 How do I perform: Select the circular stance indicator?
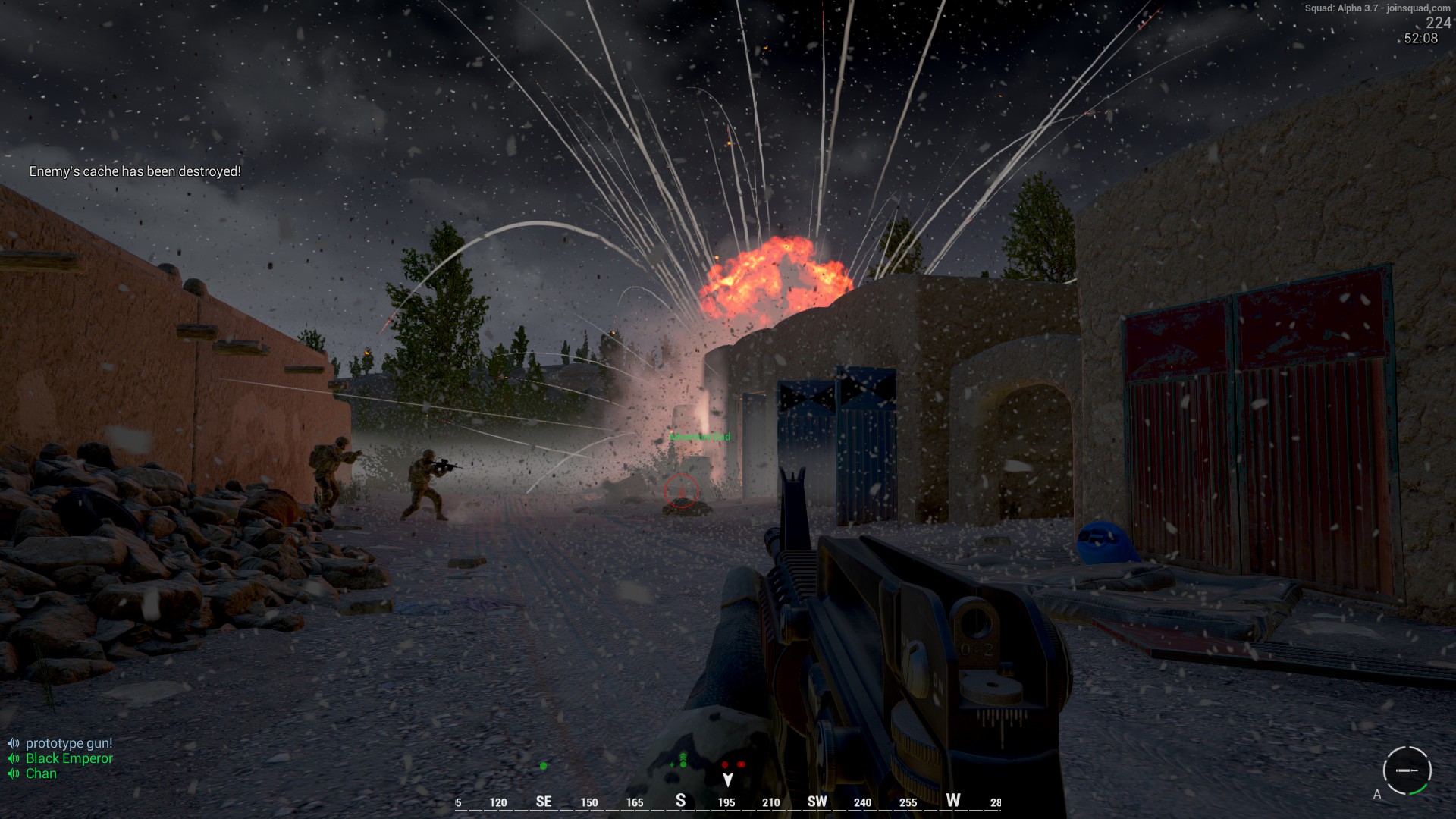pos(1407,770)
